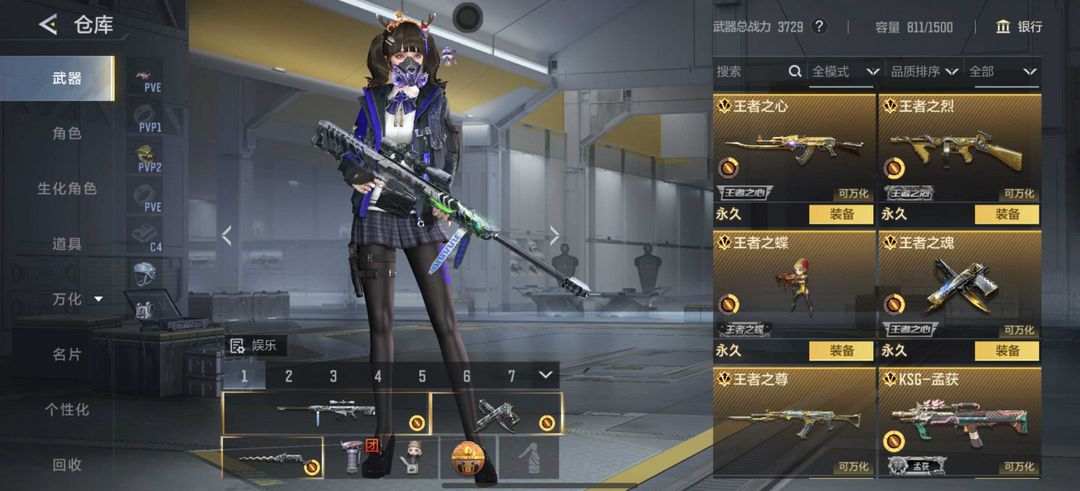
Task: Open the 名片 category
Action: coord(67,354)
